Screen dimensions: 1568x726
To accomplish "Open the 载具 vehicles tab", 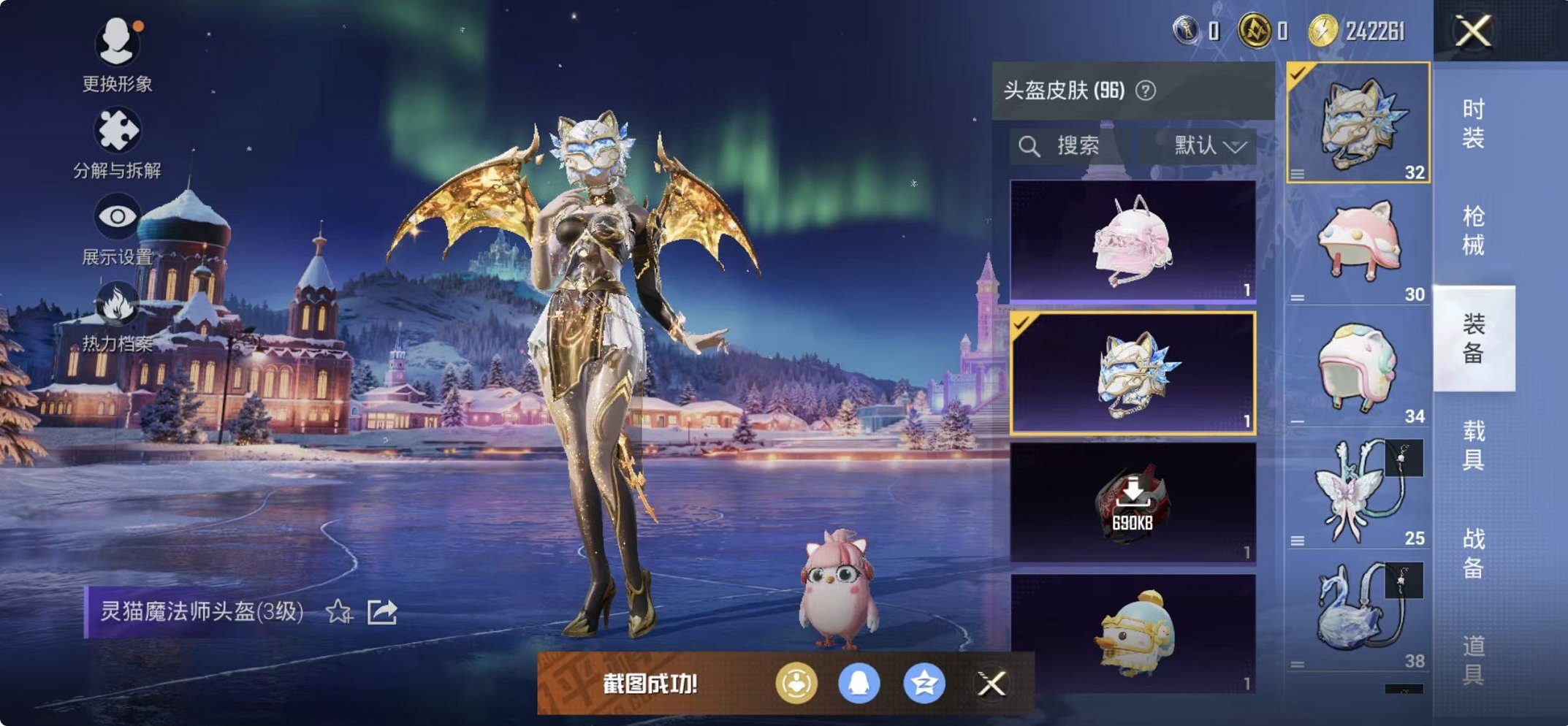I will pyautogui.click(x=1473, y=445).
